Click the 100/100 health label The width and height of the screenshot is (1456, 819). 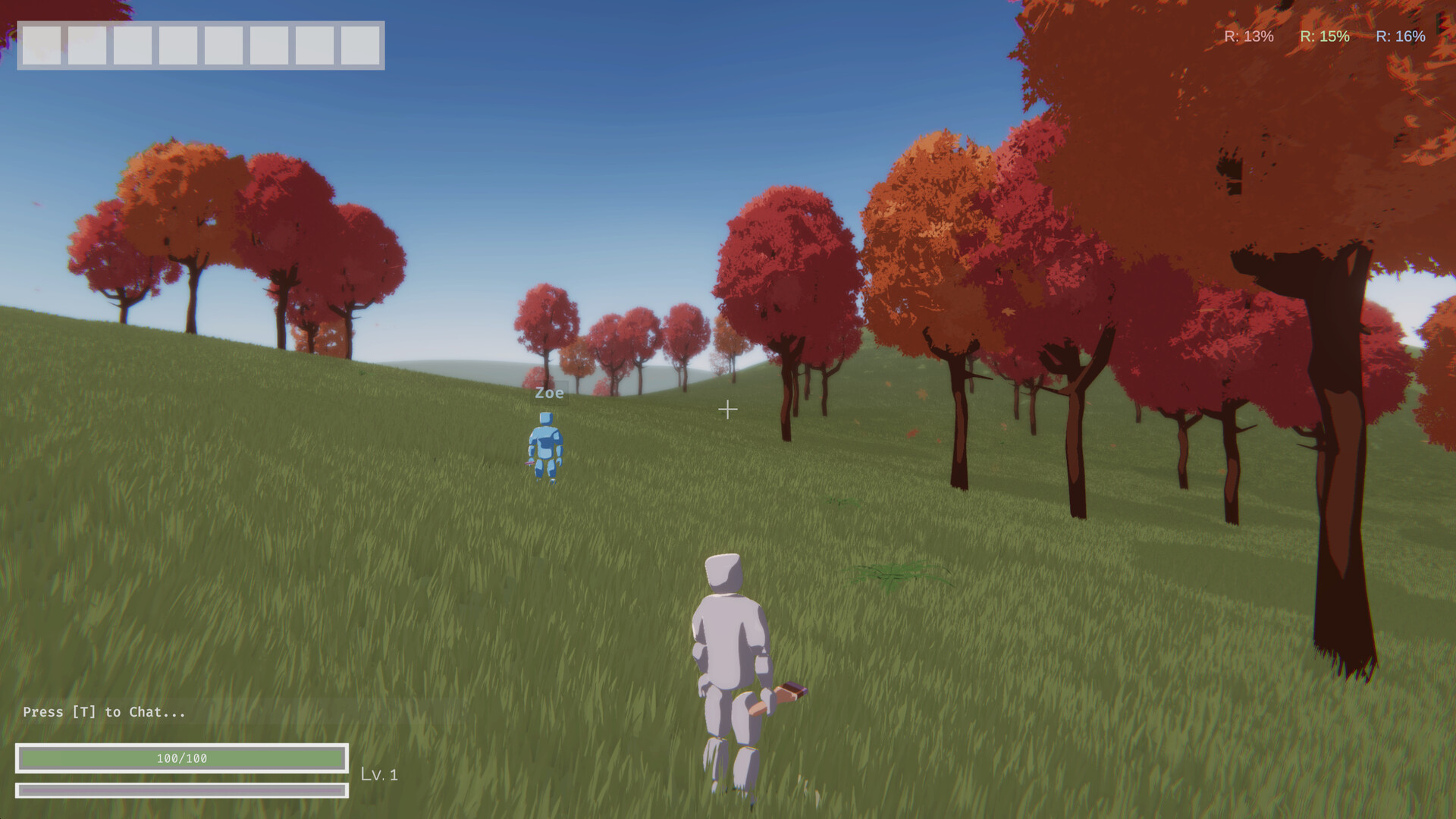tap(182, 757)
